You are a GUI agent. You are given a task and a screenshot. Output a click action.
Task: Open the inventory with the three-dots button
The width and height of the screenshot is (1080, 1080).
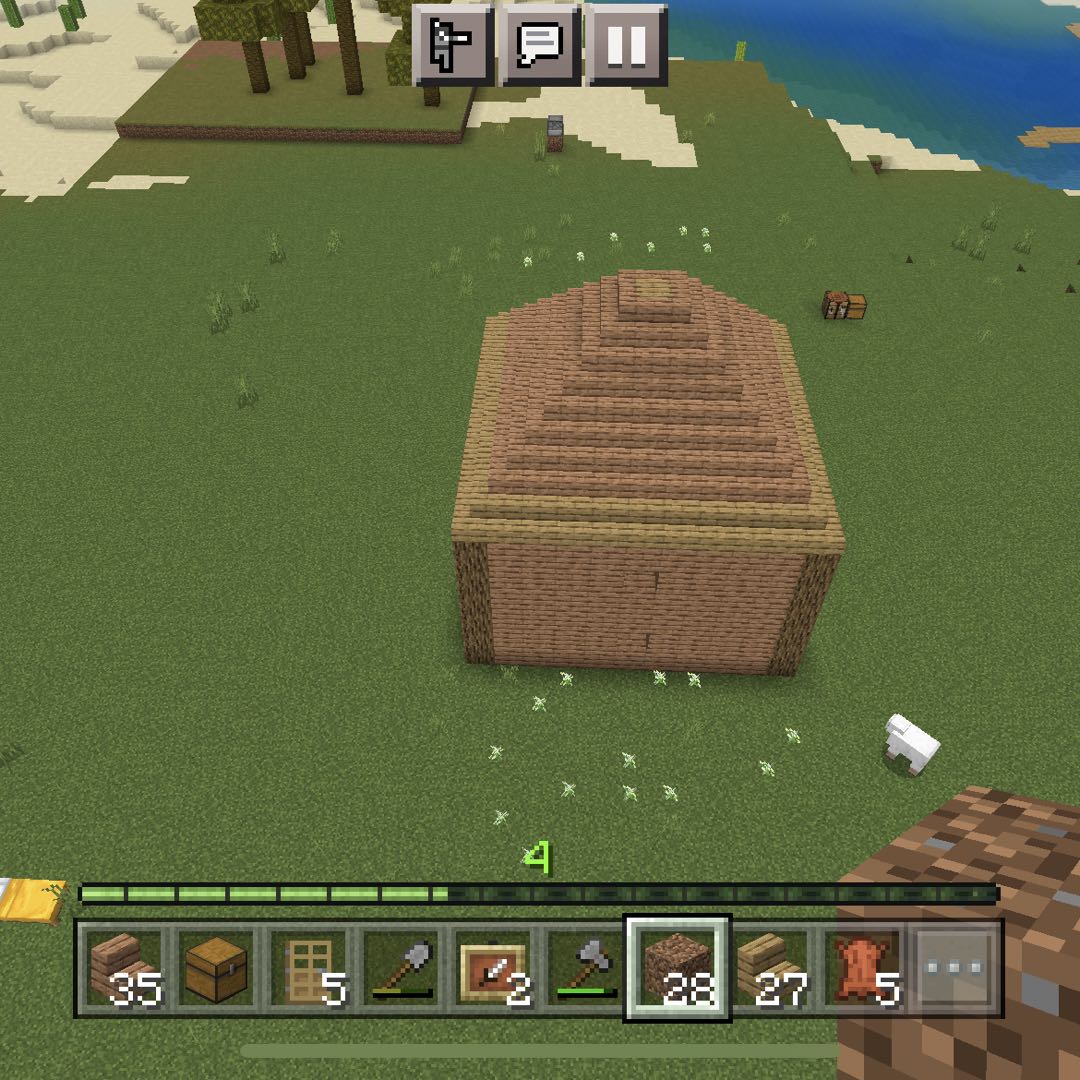[x=953, y=968]
